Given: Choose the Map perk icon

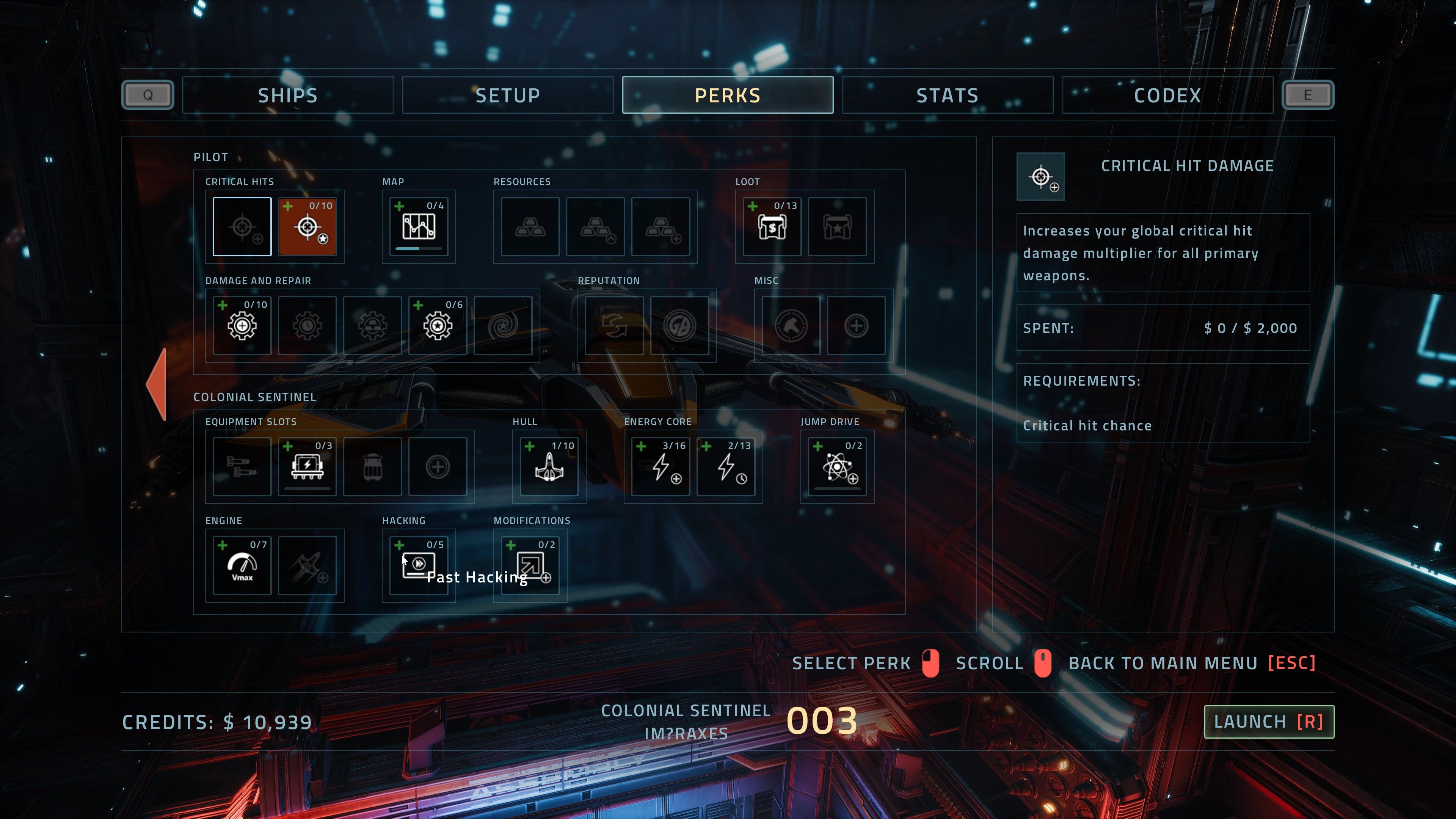Looking at the screenshot, I should pos(419,227).
